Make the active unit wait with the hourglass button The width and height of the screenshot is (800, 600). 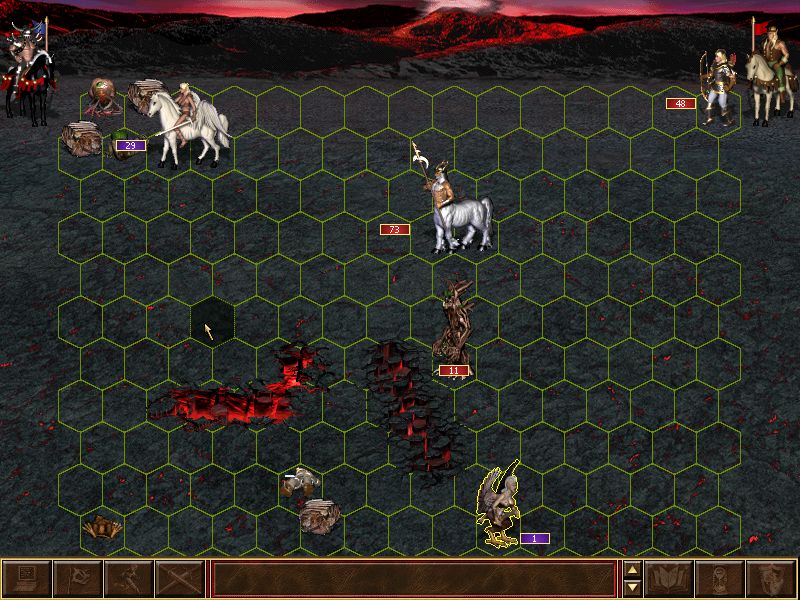722,579
